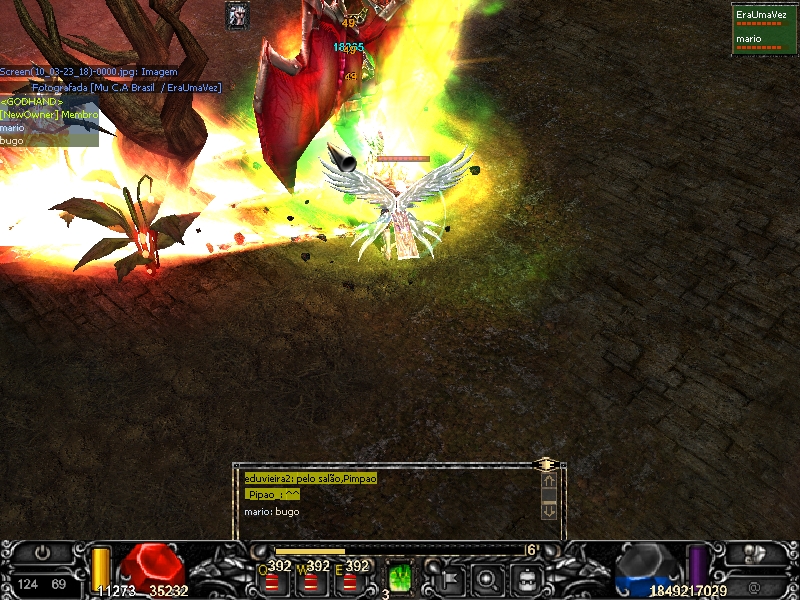800x600 pixels.
Task: Click the power button in bottom-left corner
Action: pos(43,552)
